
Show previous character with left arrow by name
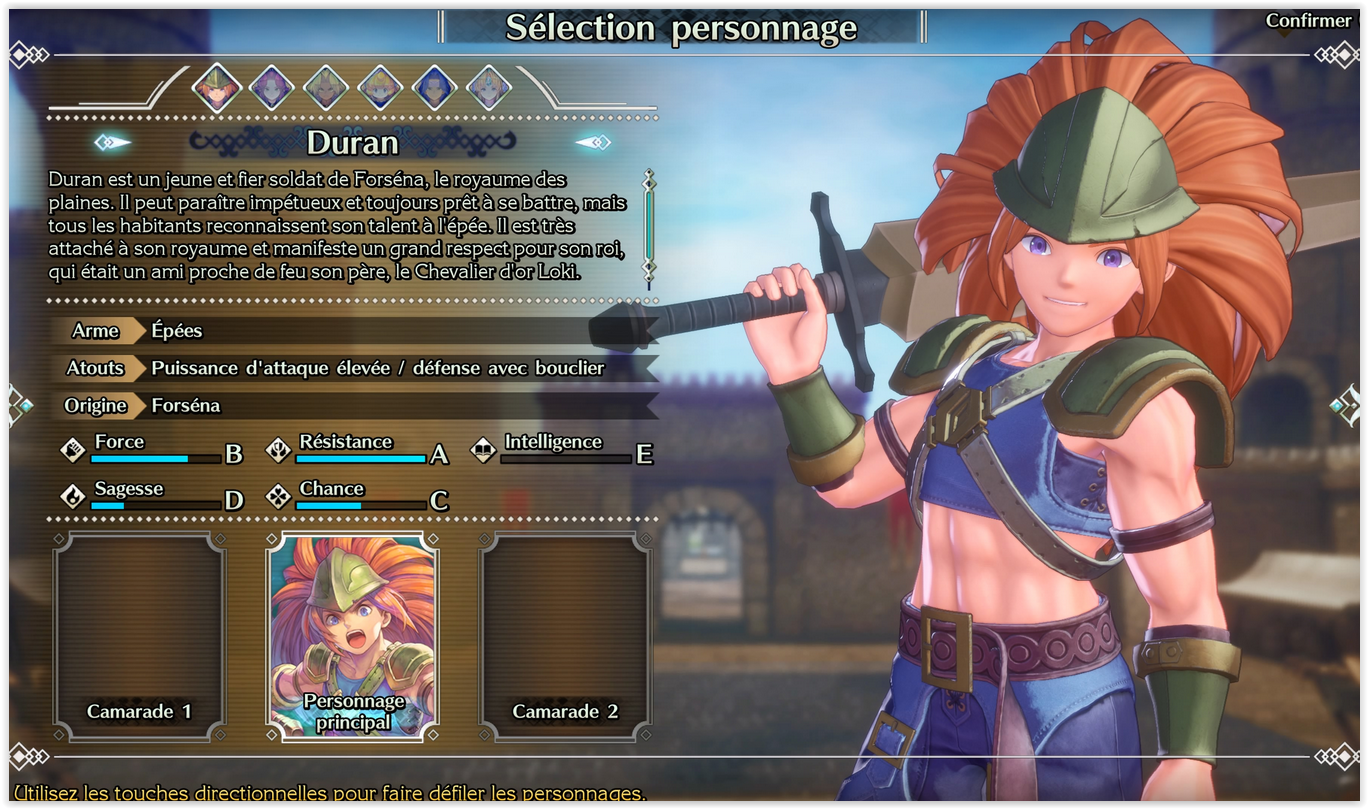pyautogui.click(x=112, y=143)
